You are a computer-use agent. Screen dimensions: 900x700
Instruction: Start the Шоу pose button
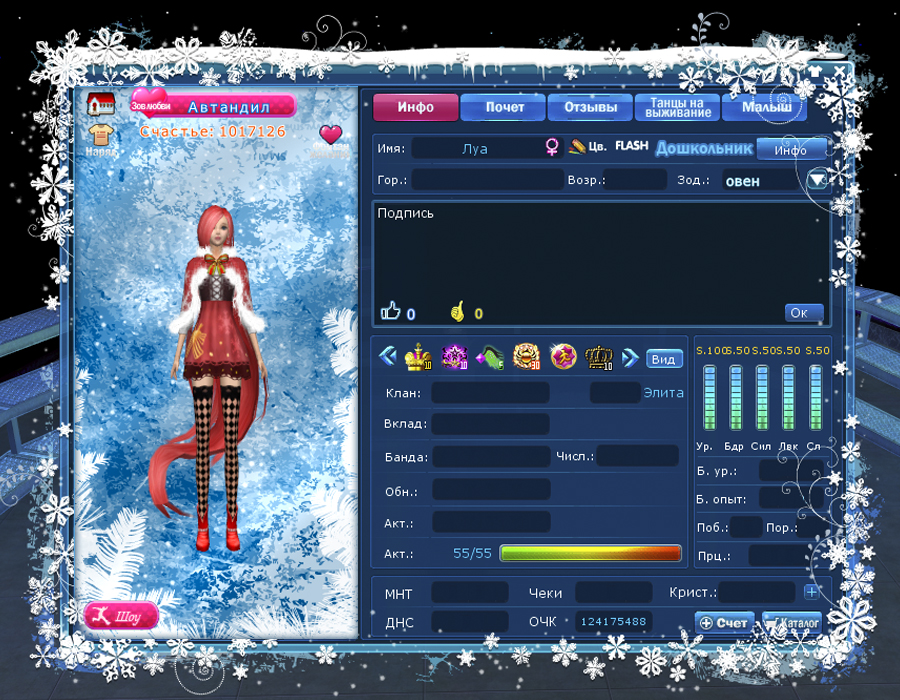[x=121, y=616]
